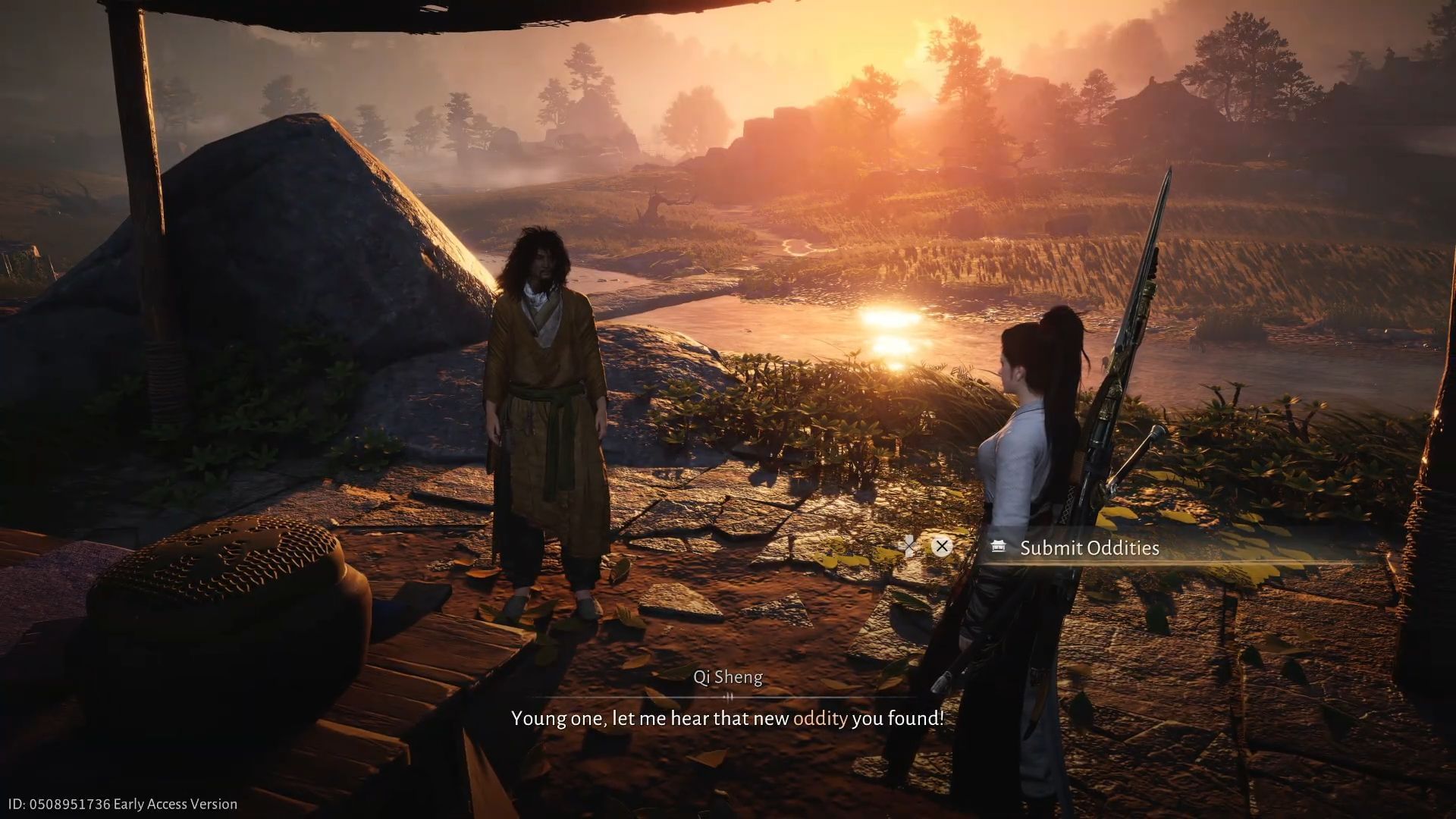Click the highlighted word oddity in the dialogue

[819, 718]
